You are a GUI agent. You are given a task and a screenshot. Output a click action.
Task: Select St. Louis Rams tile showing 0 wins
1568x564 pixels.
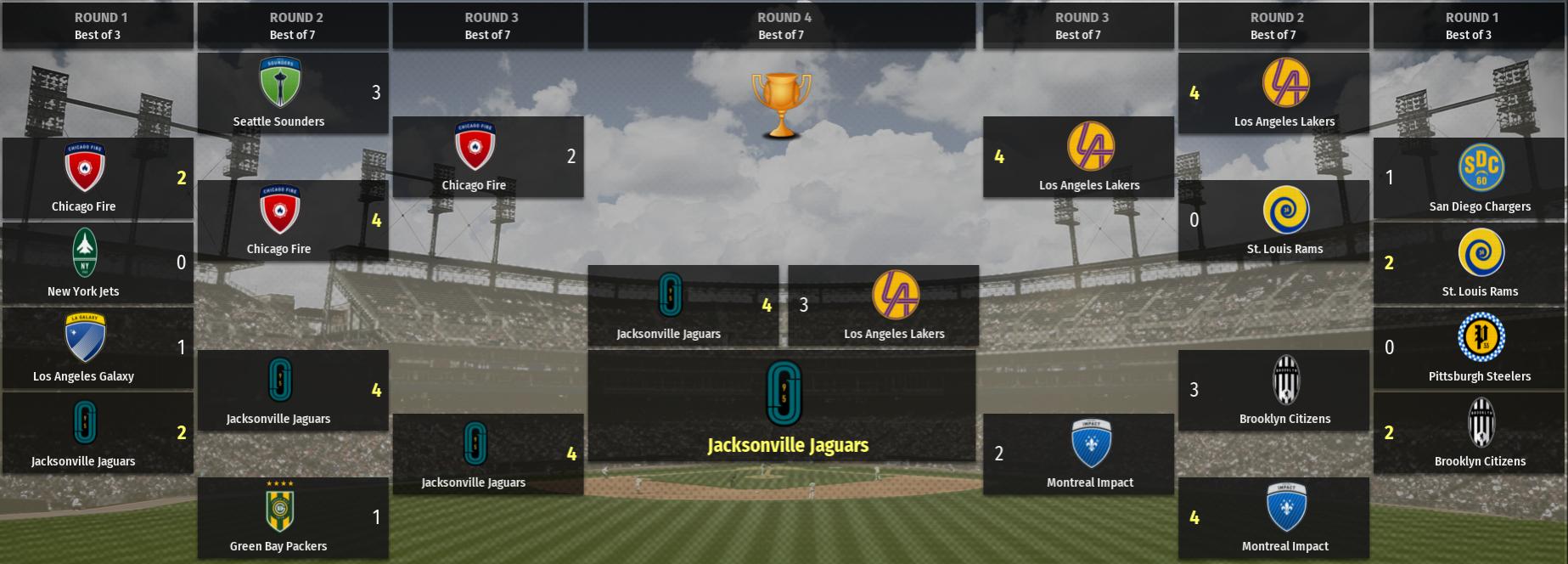pyautogui.click(x=1273, y=220)
